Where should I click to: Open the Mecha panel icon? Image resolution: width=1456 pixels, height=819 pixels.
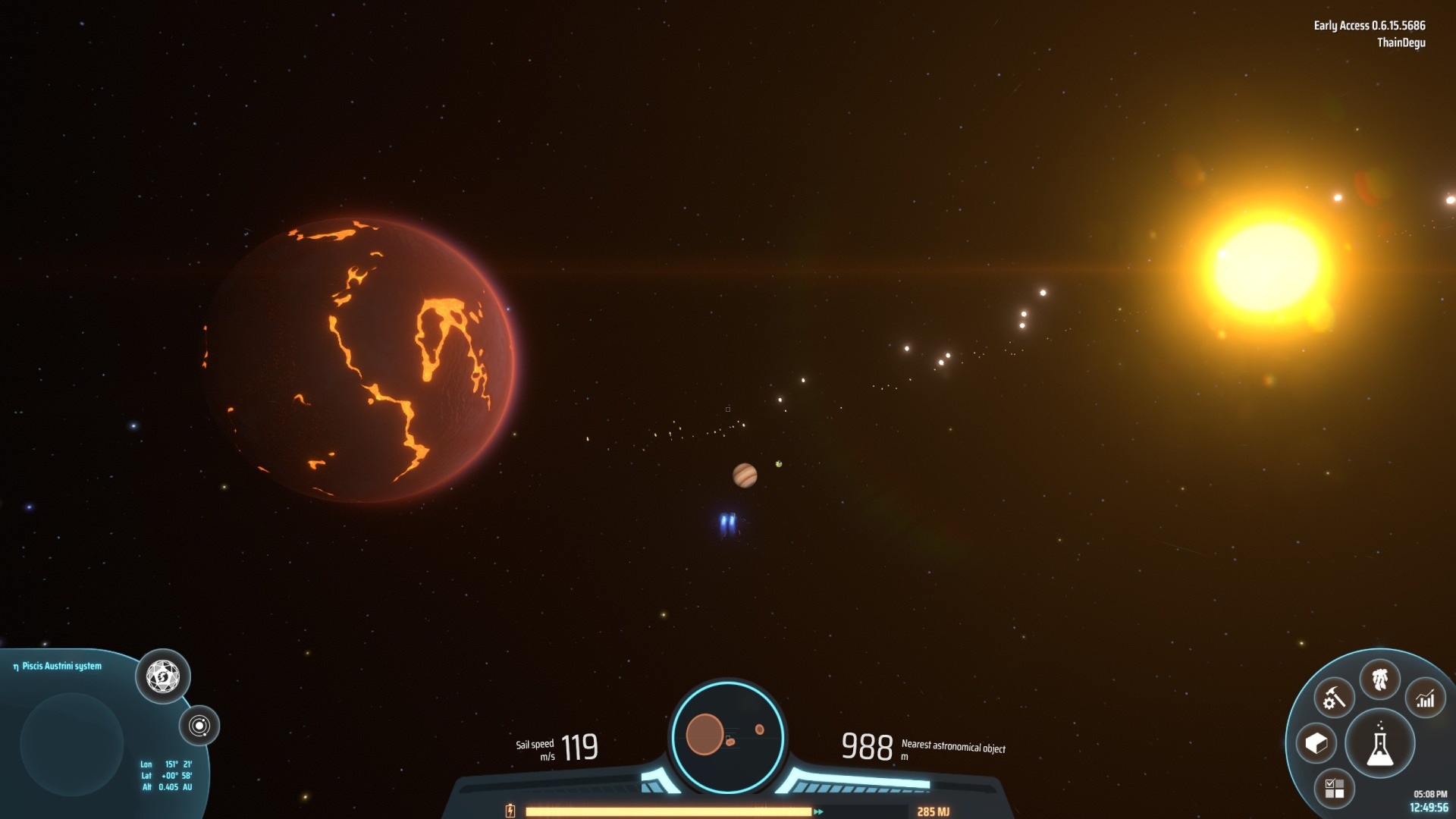coord(1380,679)
